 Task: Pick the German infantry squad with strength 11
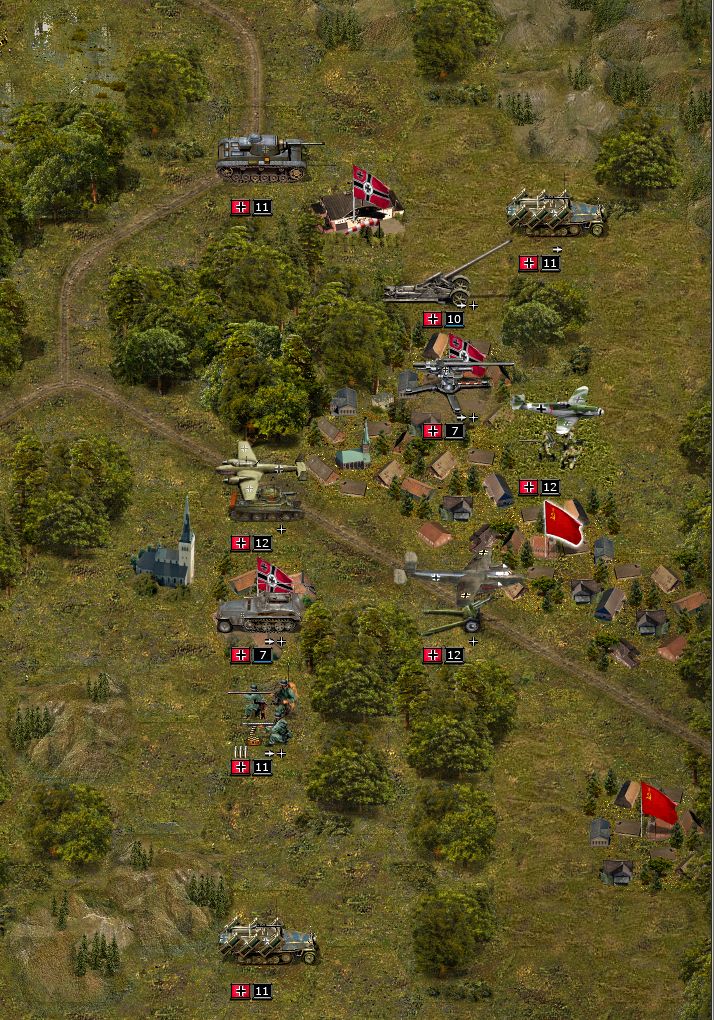pyautogui.click(x=264, y=712)
